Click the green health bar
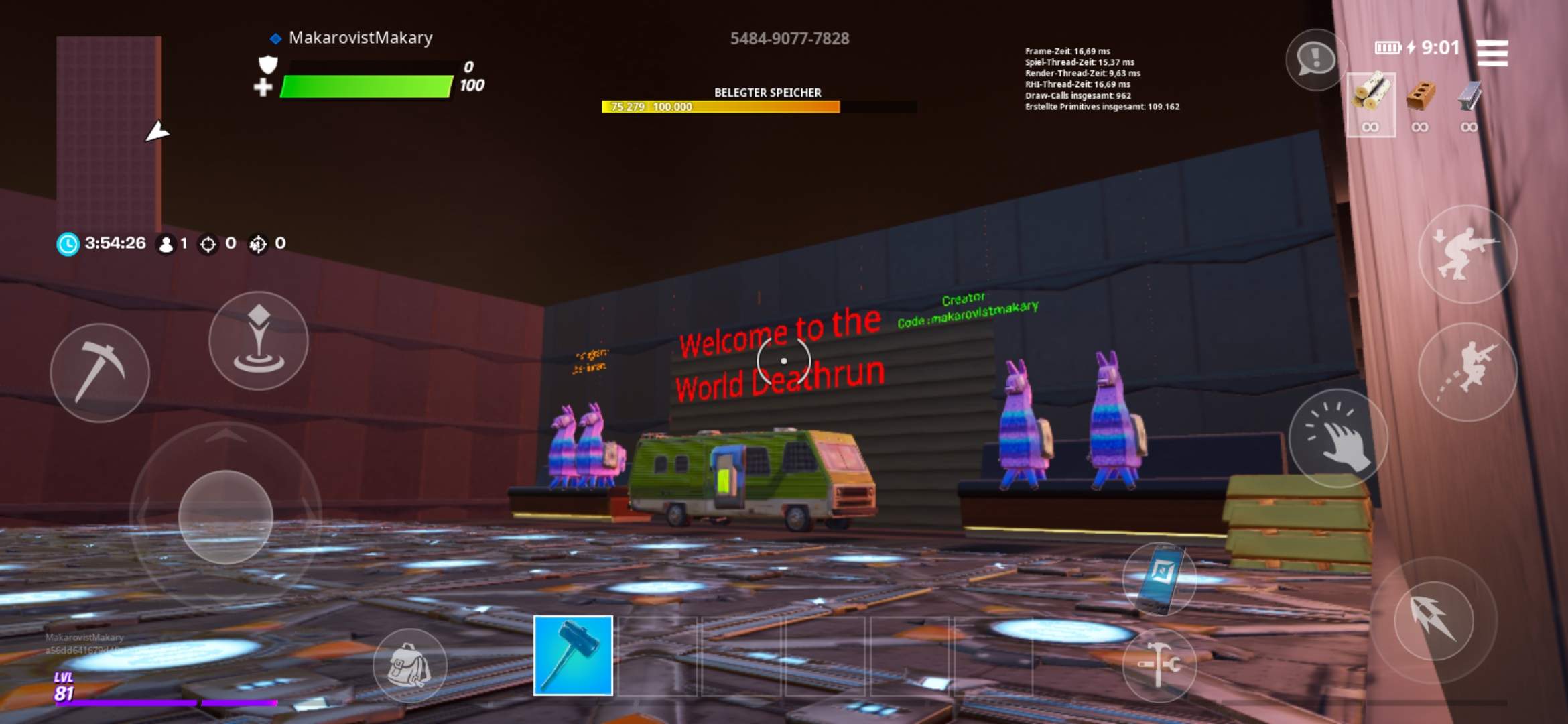This screenshot has height=724, width=1568. tap(365, 86)
